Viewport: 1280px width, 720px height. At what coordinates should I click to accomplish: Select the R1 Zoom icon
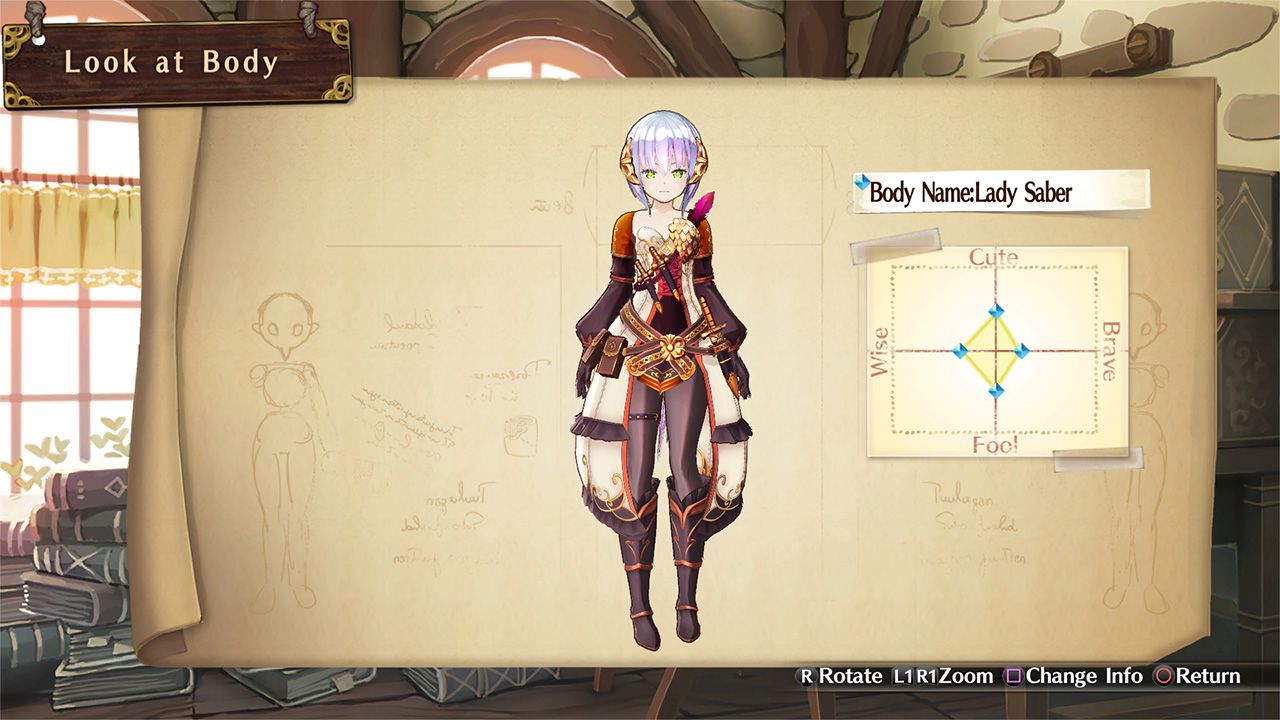(927, 676)
